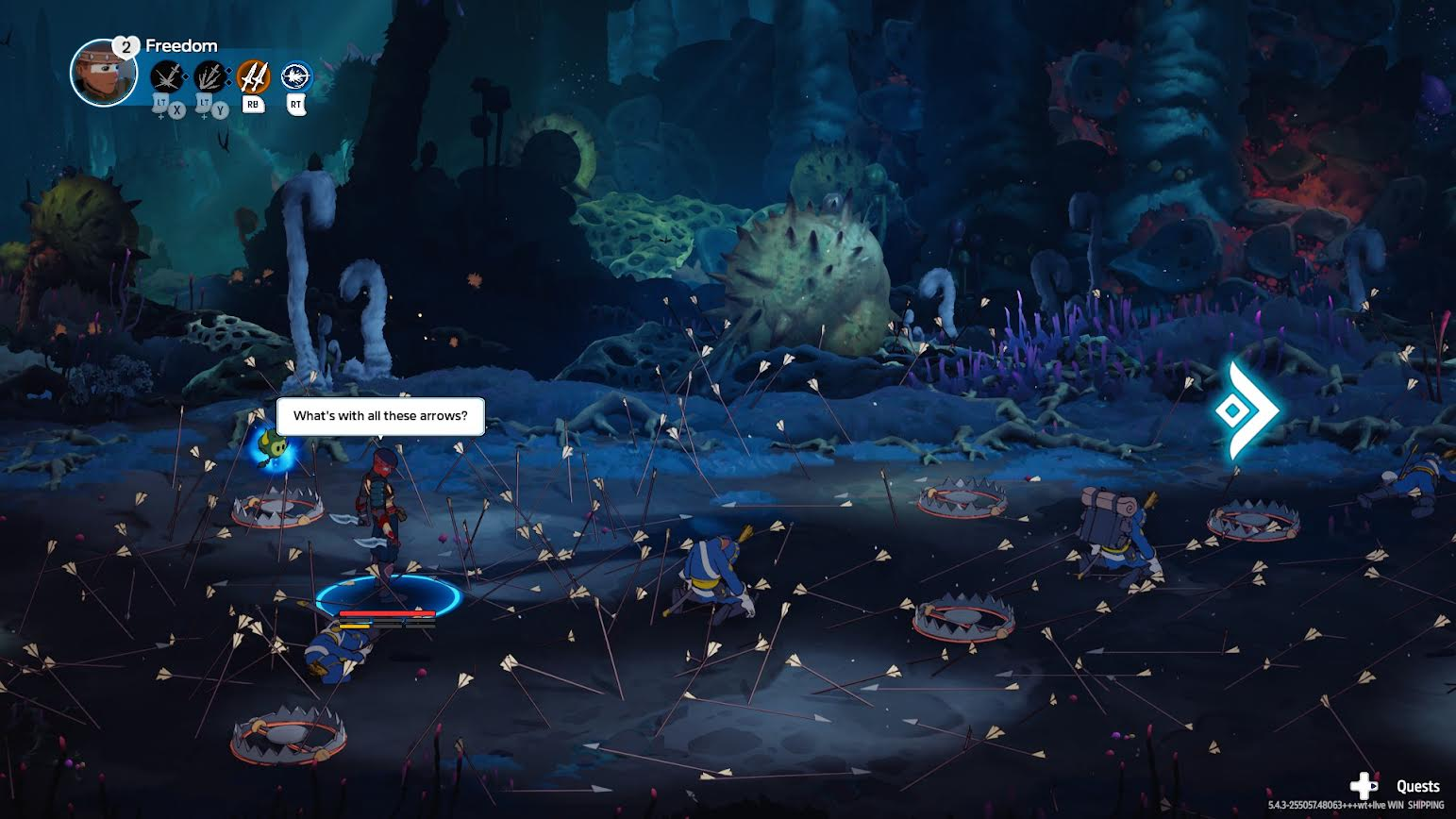This screenshot has width=1456, height=819.
Task: Click the glowing exit arrow marker on right
Action: point(1246,409)
